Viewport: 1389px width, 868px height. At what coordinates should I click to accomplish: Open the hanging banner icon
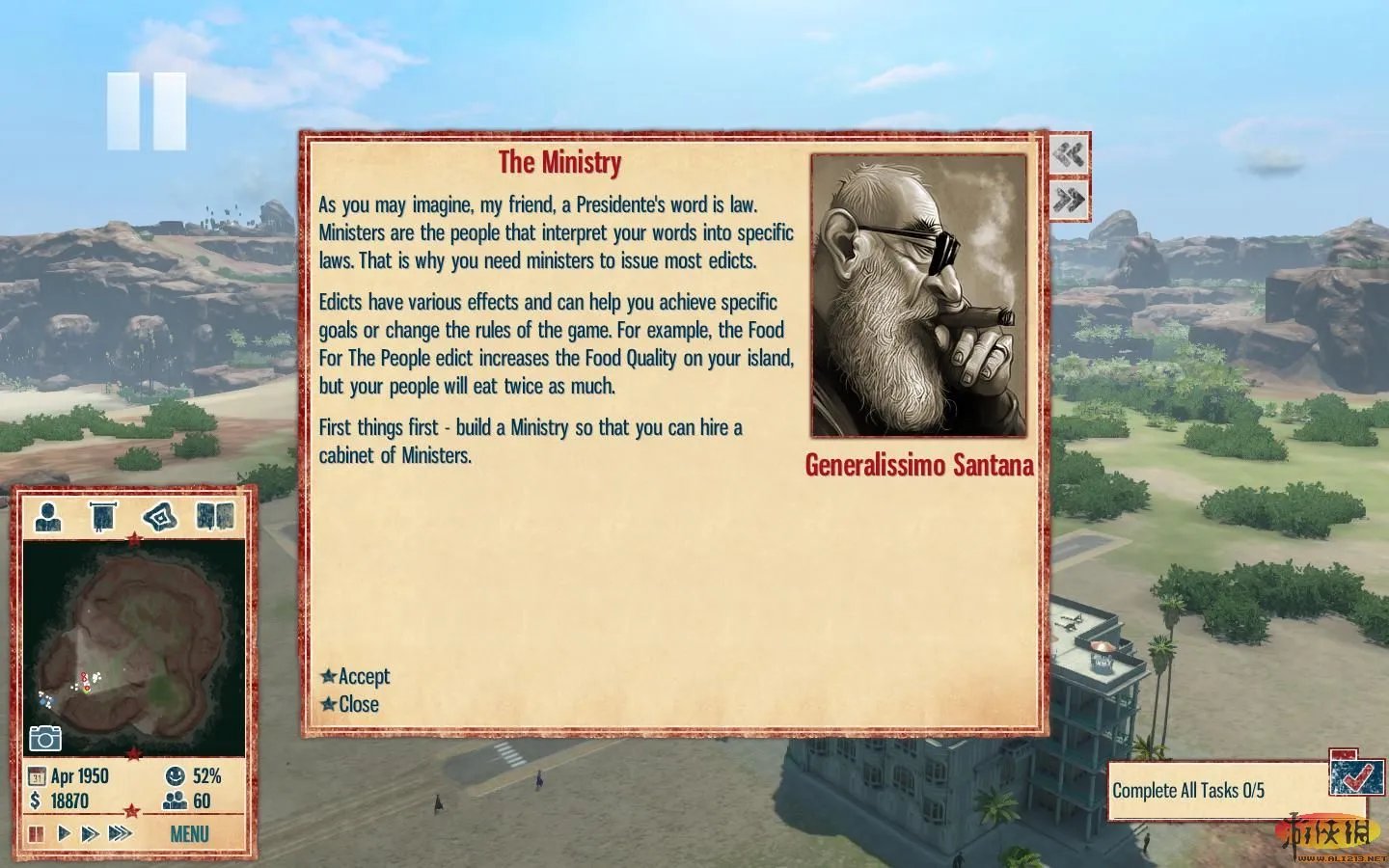tap(102, 517)
